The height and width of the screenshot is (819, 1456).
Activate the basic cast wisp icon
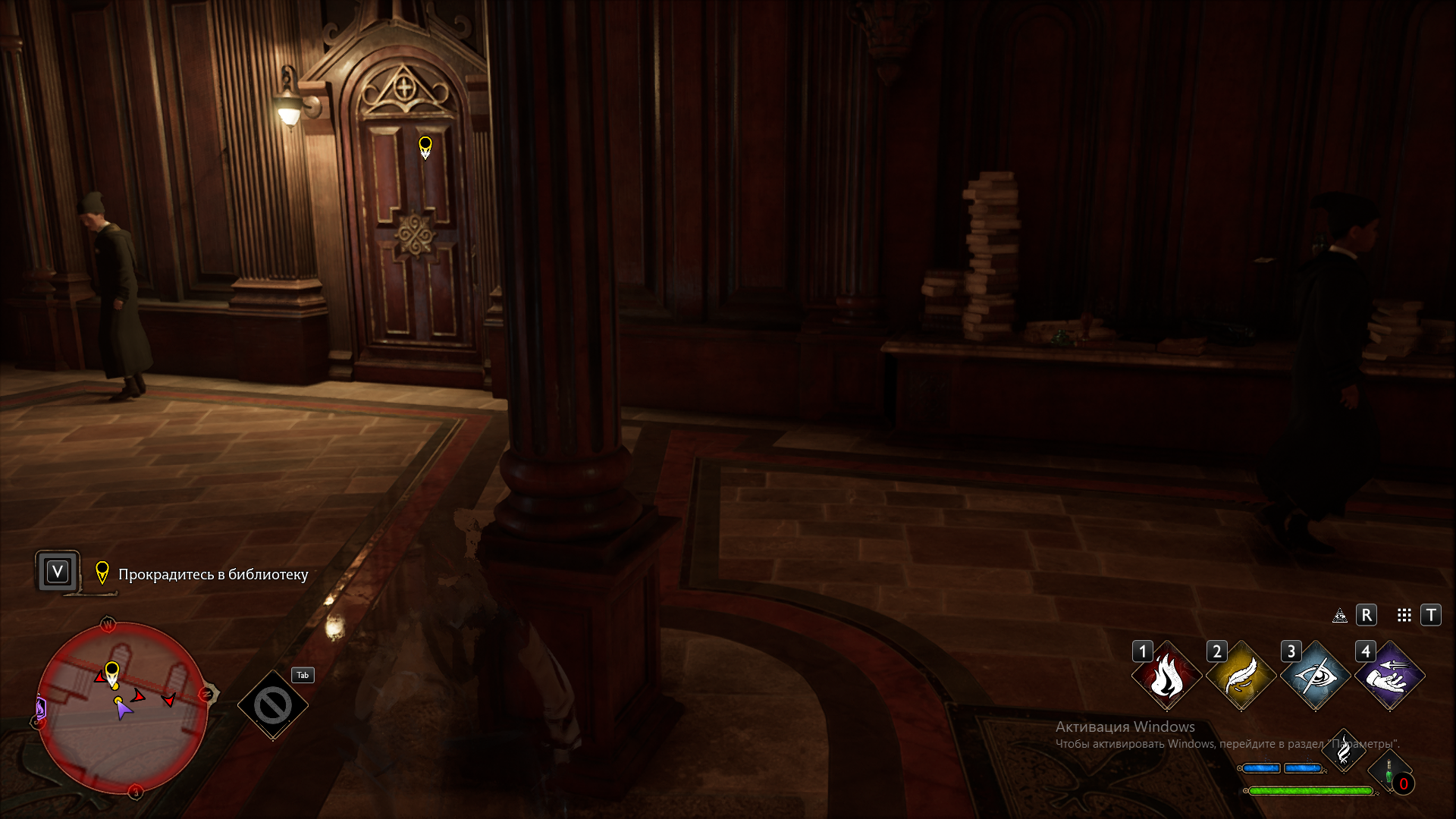pos(1343,751)
